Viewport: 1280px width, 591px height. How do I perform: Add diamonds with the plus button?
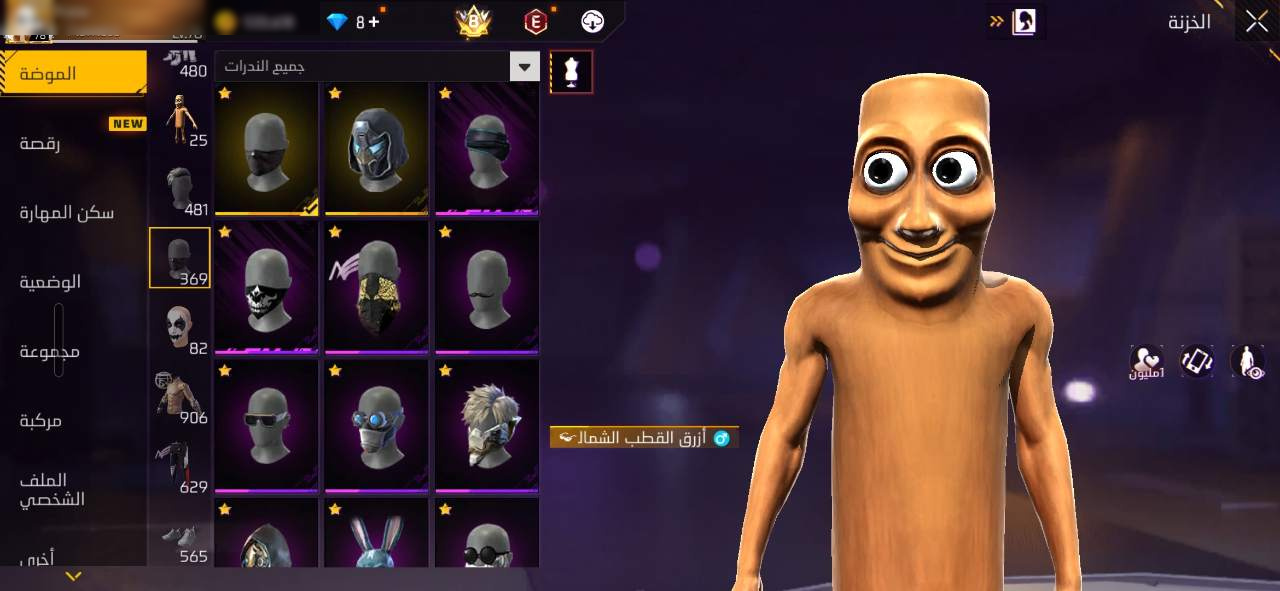tap(374, 21)
